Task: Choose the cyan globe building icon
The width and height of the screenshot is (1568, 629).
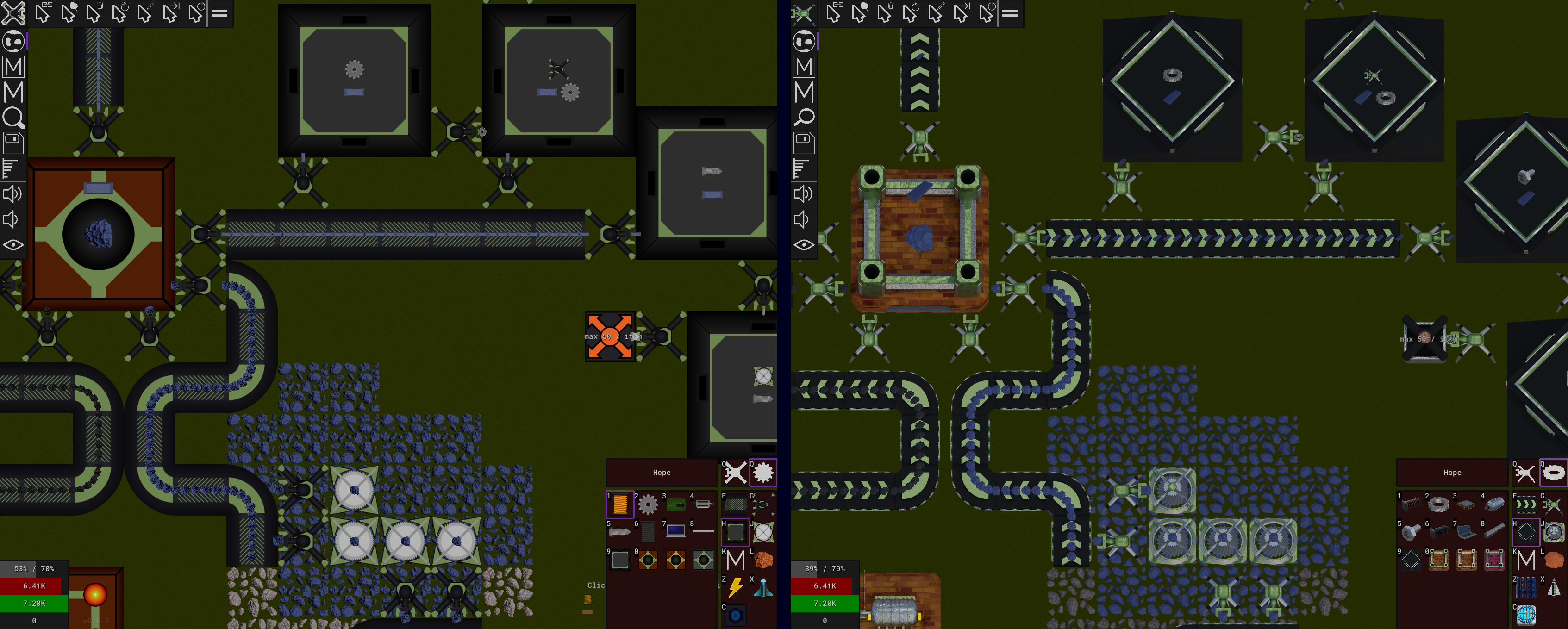Action: 1526,614
